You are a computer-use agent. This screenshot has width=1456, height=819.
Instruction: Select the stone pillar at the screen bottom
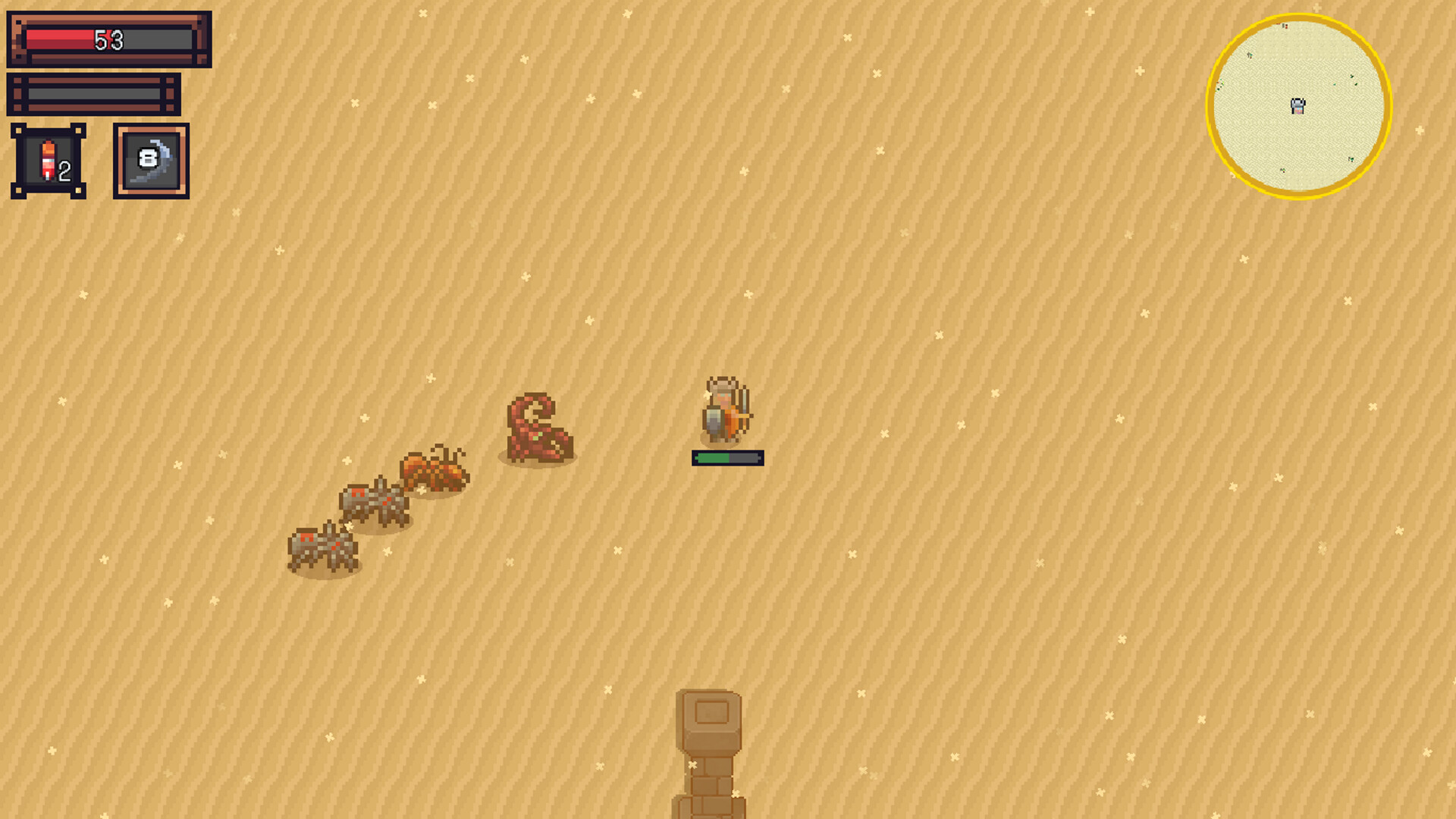pyautogui.click(x=711, y=751)
